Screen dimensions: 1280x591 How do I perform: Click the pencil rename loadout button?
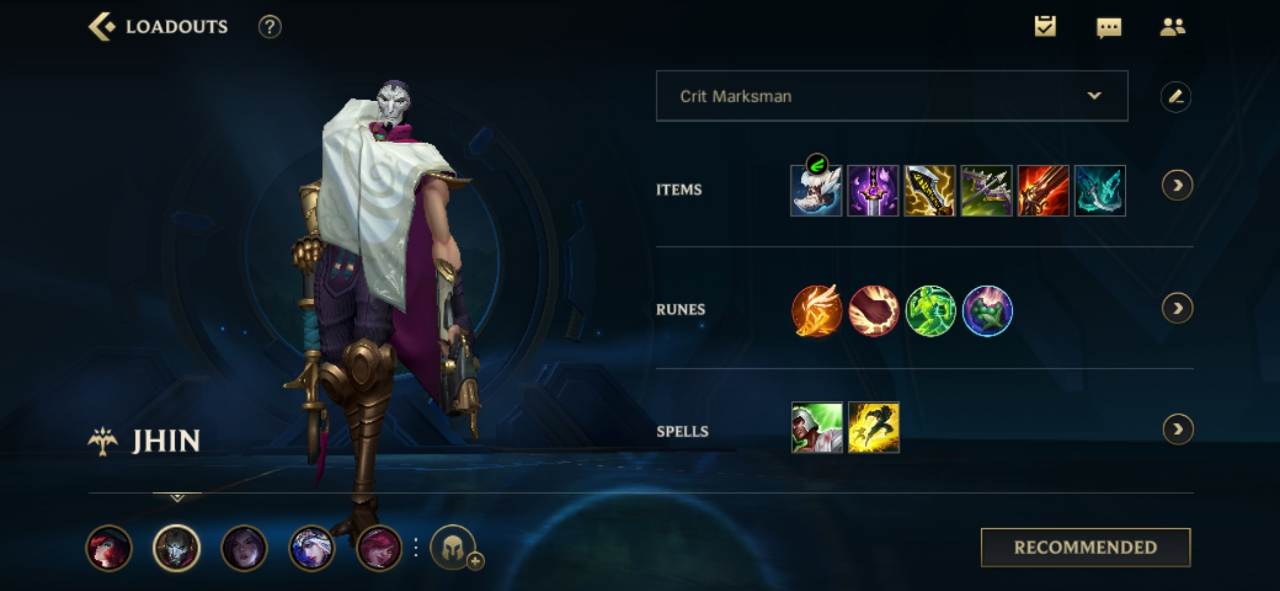tap(1176, 97)
